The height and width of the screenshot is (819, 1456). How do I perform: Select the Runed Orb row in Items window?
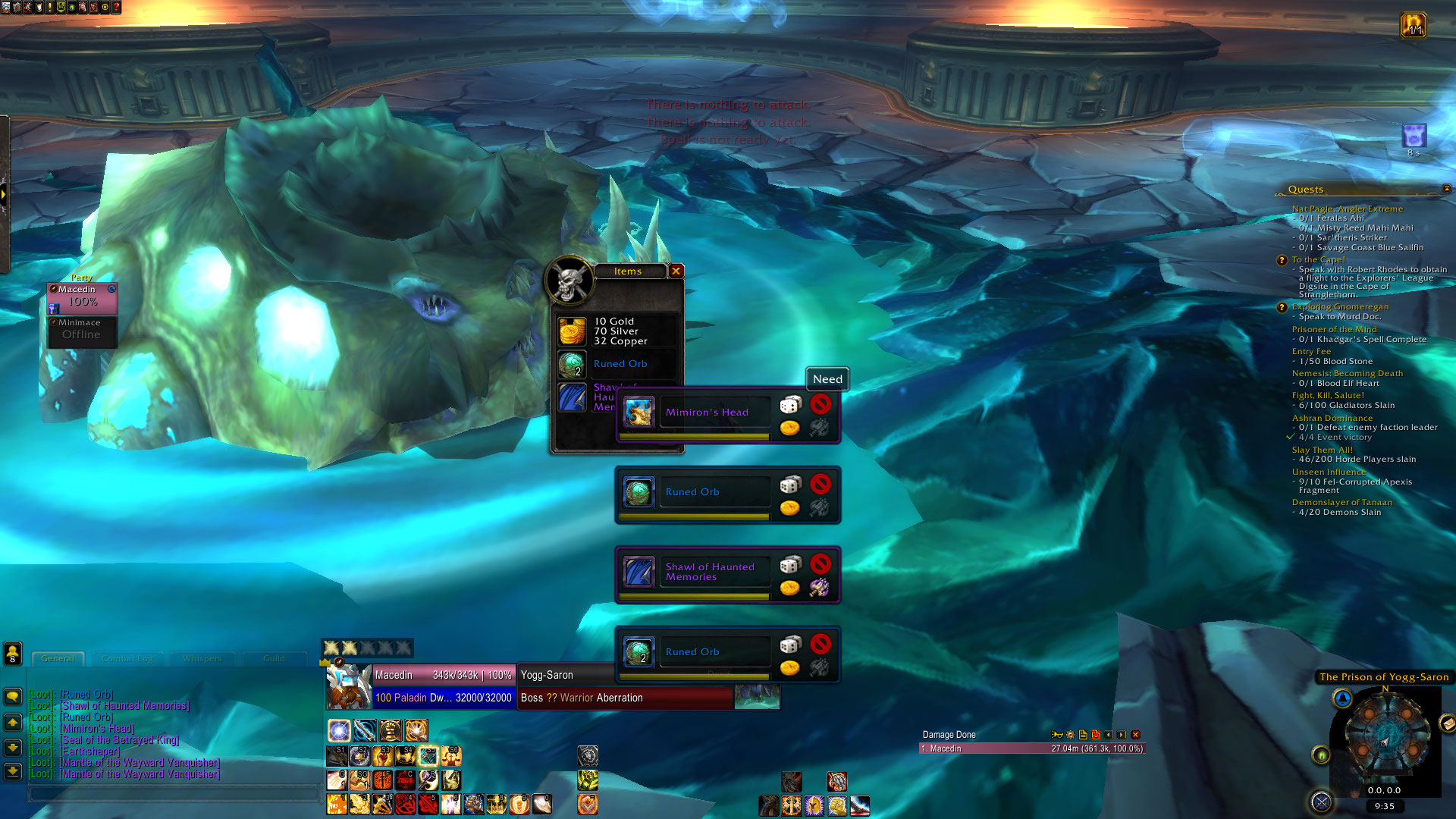(620, 364)
